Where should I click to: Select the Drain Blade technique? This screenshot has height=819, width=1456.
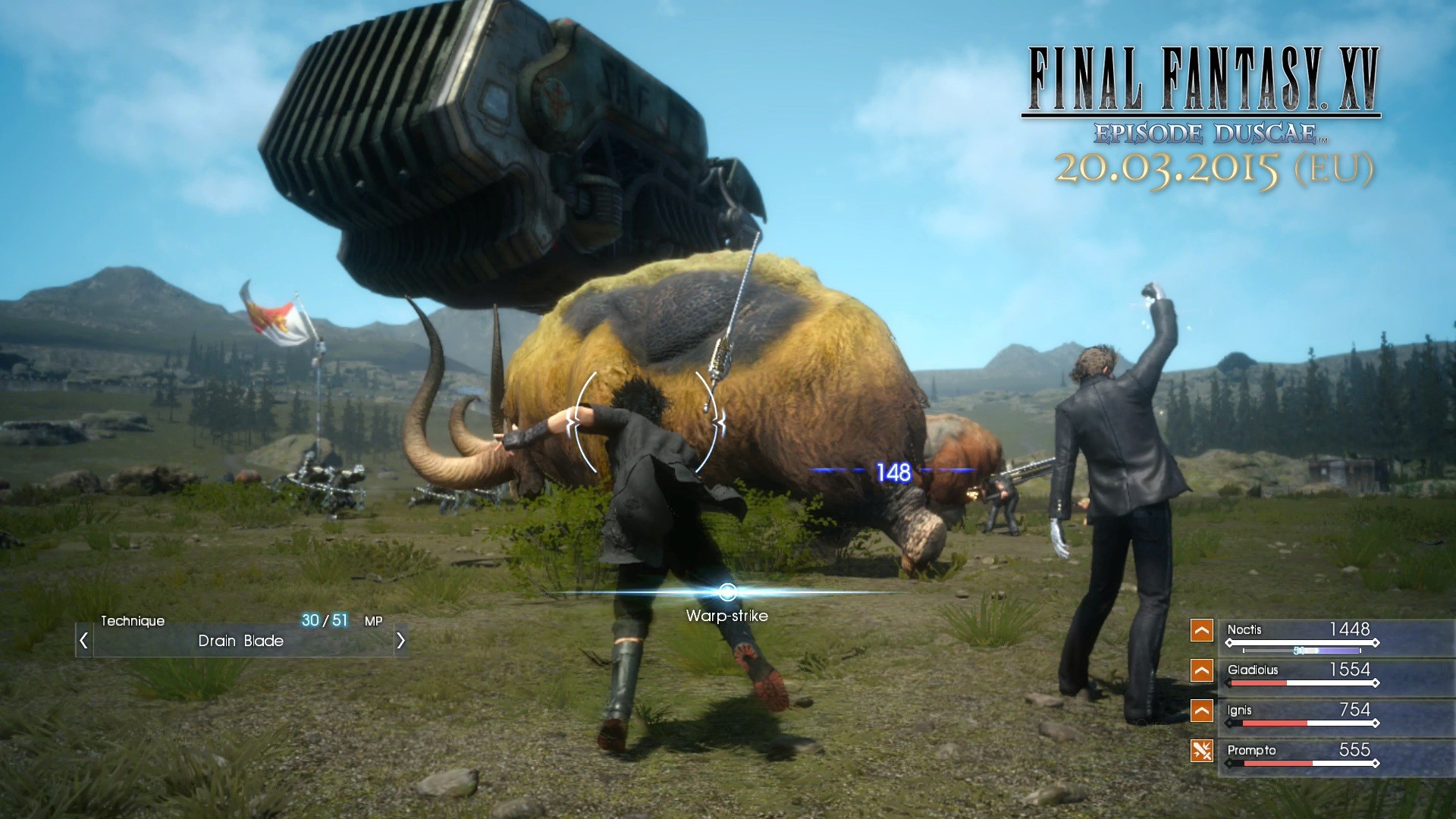pos(240,641)
